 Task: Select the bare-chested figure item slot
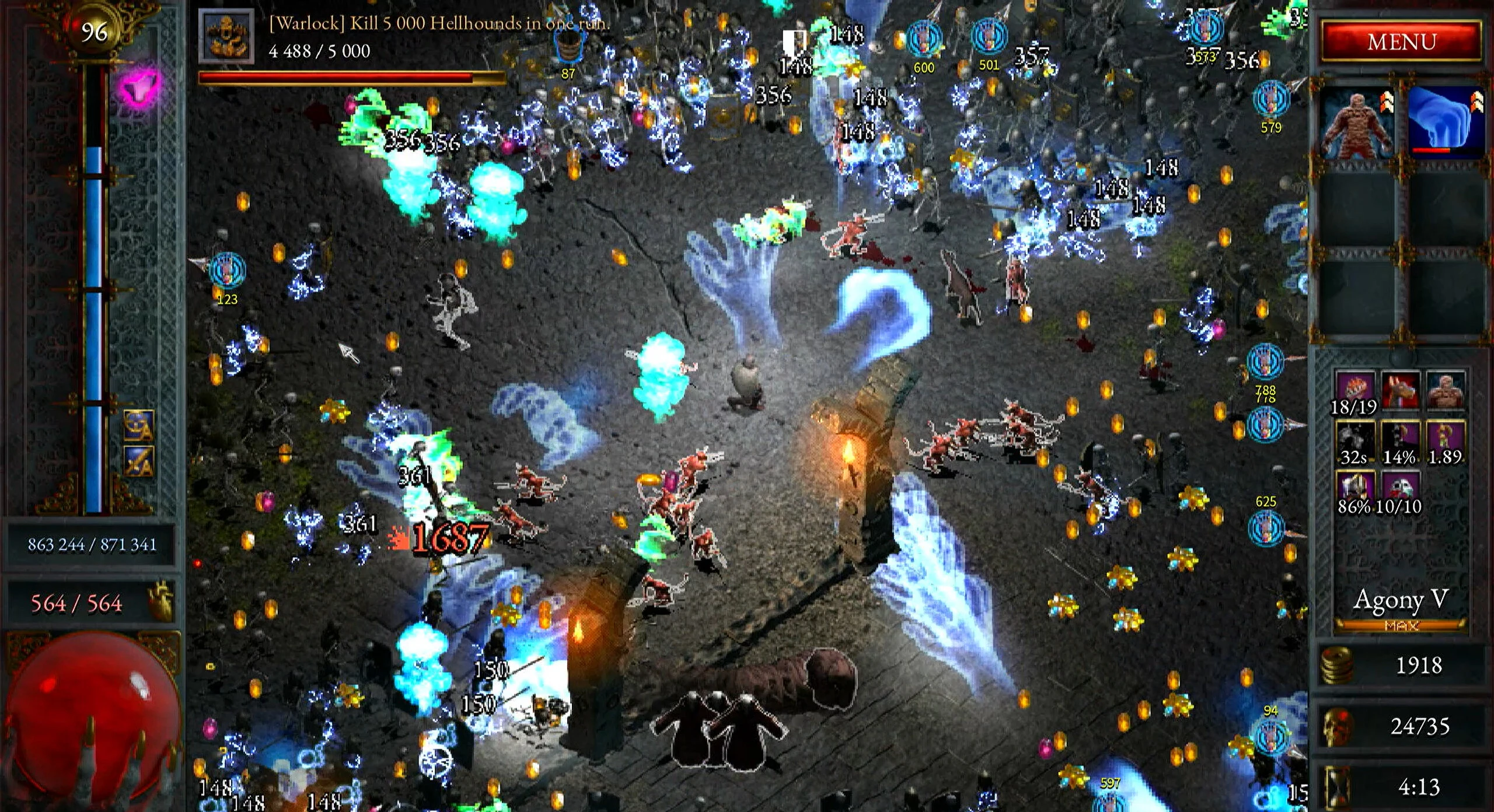1445,390
